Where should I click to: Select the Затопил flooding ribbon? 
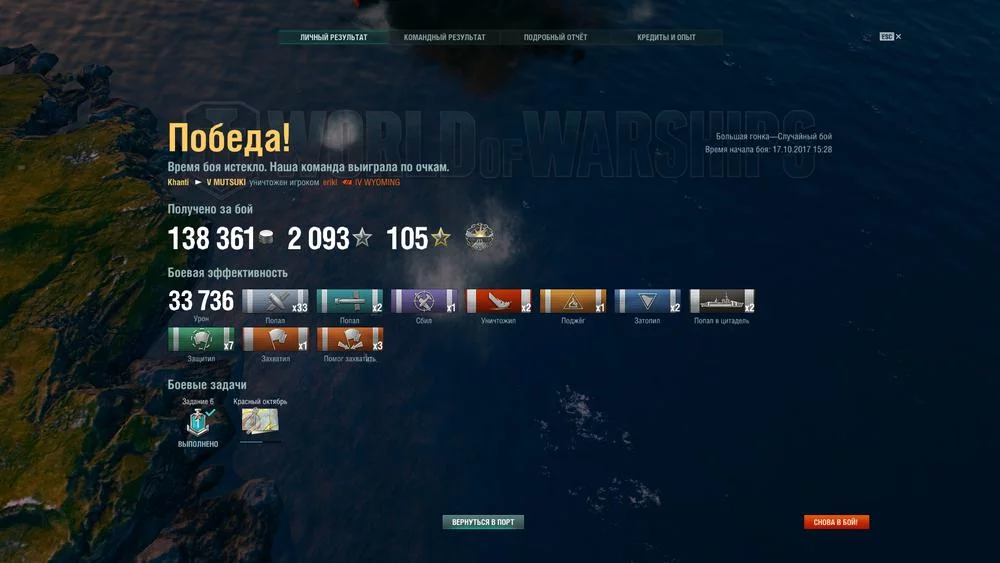(647, 302)
